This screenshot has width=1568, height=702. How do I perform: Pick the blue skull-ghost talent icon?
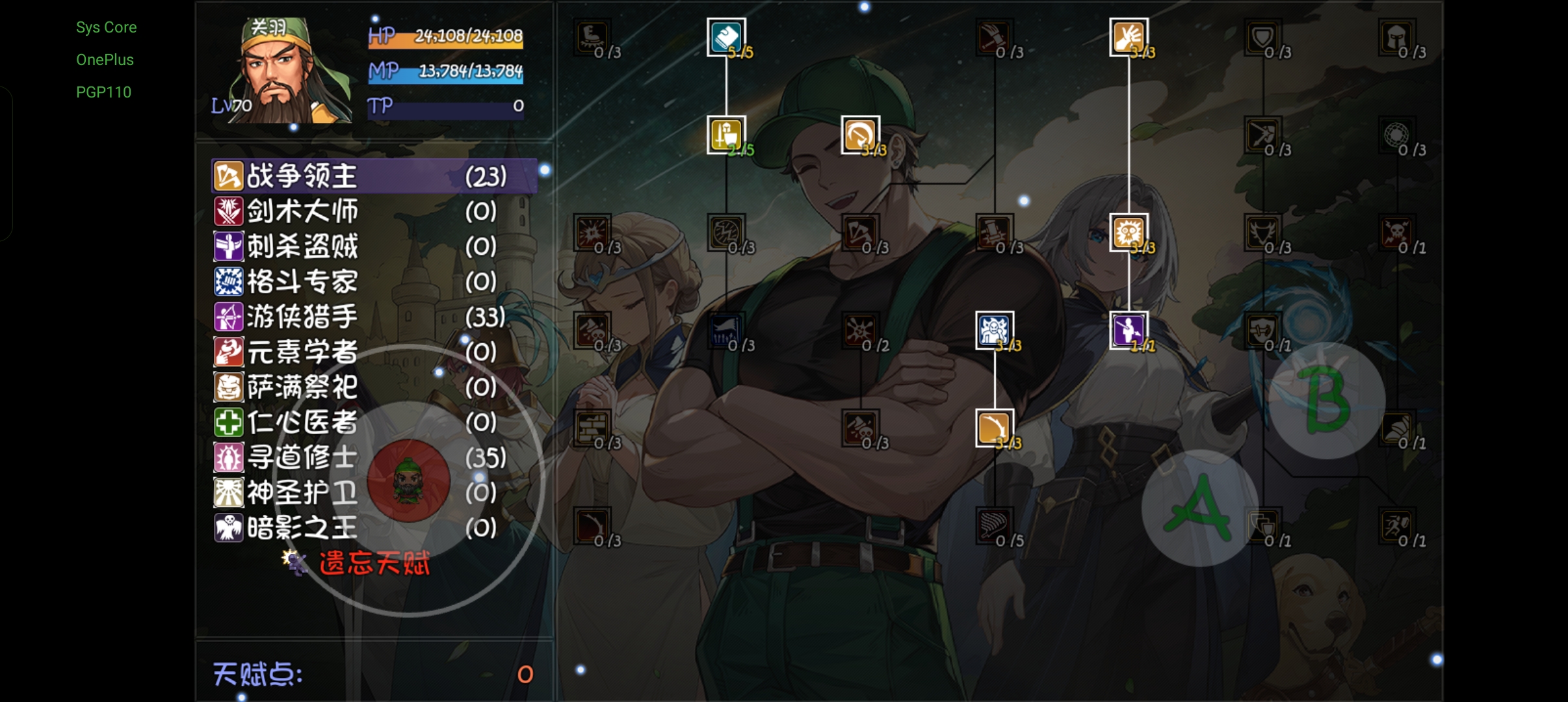(x=994, y=330)
